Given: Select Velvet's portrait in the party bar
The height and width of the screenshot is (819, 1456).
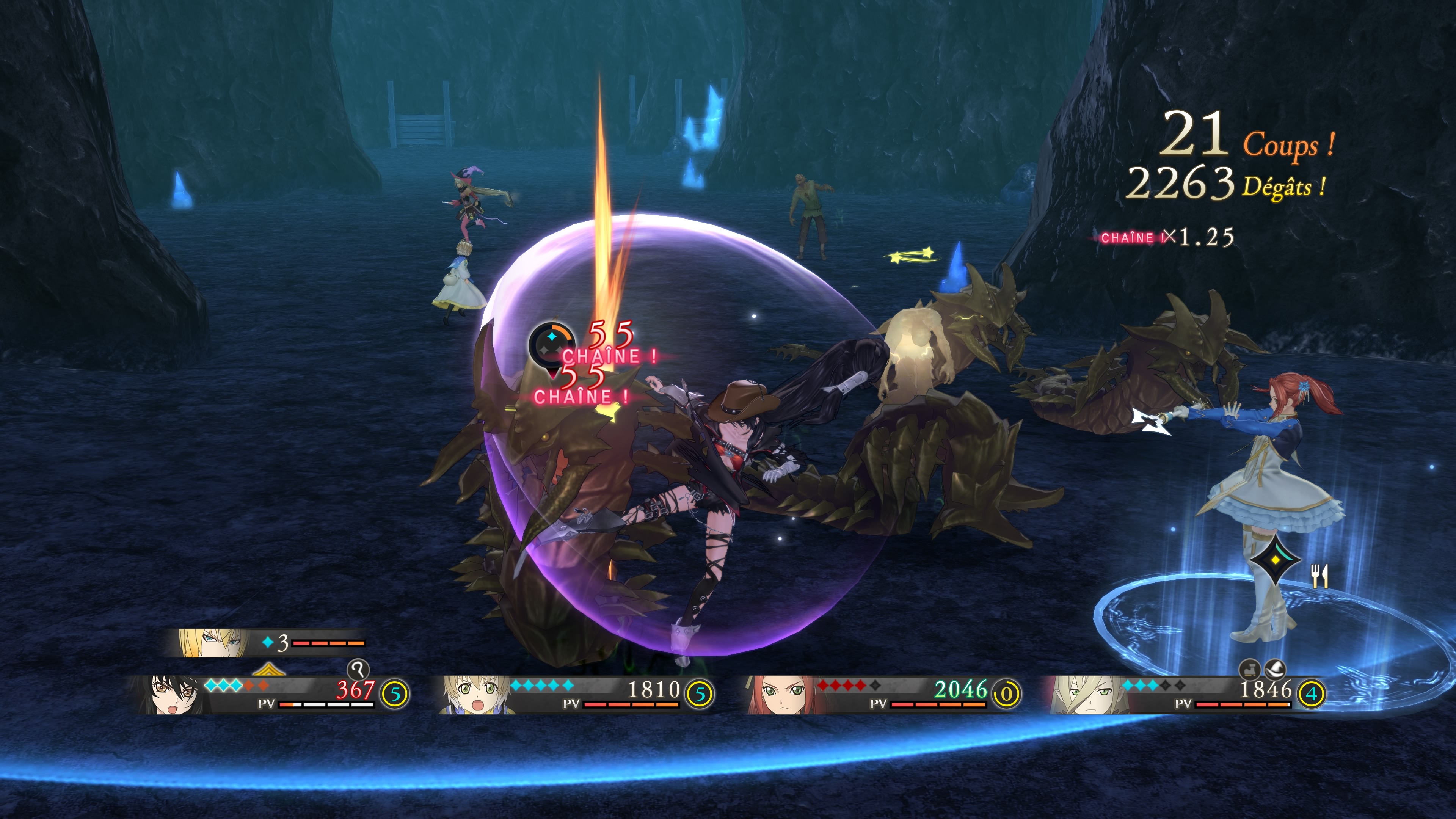Looking at the screenshot, I should (169, 695).
